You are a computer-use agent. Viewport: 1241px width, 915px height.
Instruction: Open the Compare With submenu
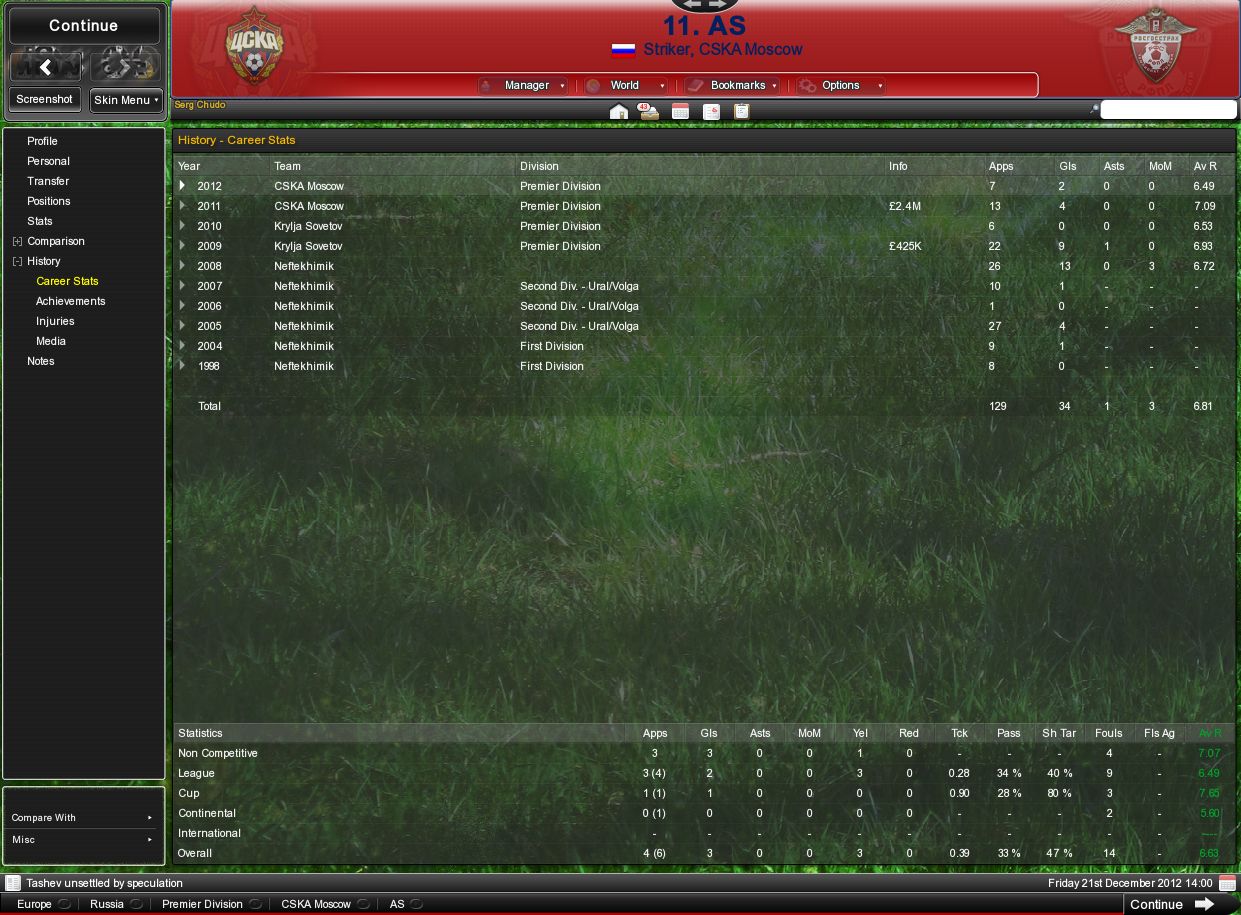(x=84, y=818)
